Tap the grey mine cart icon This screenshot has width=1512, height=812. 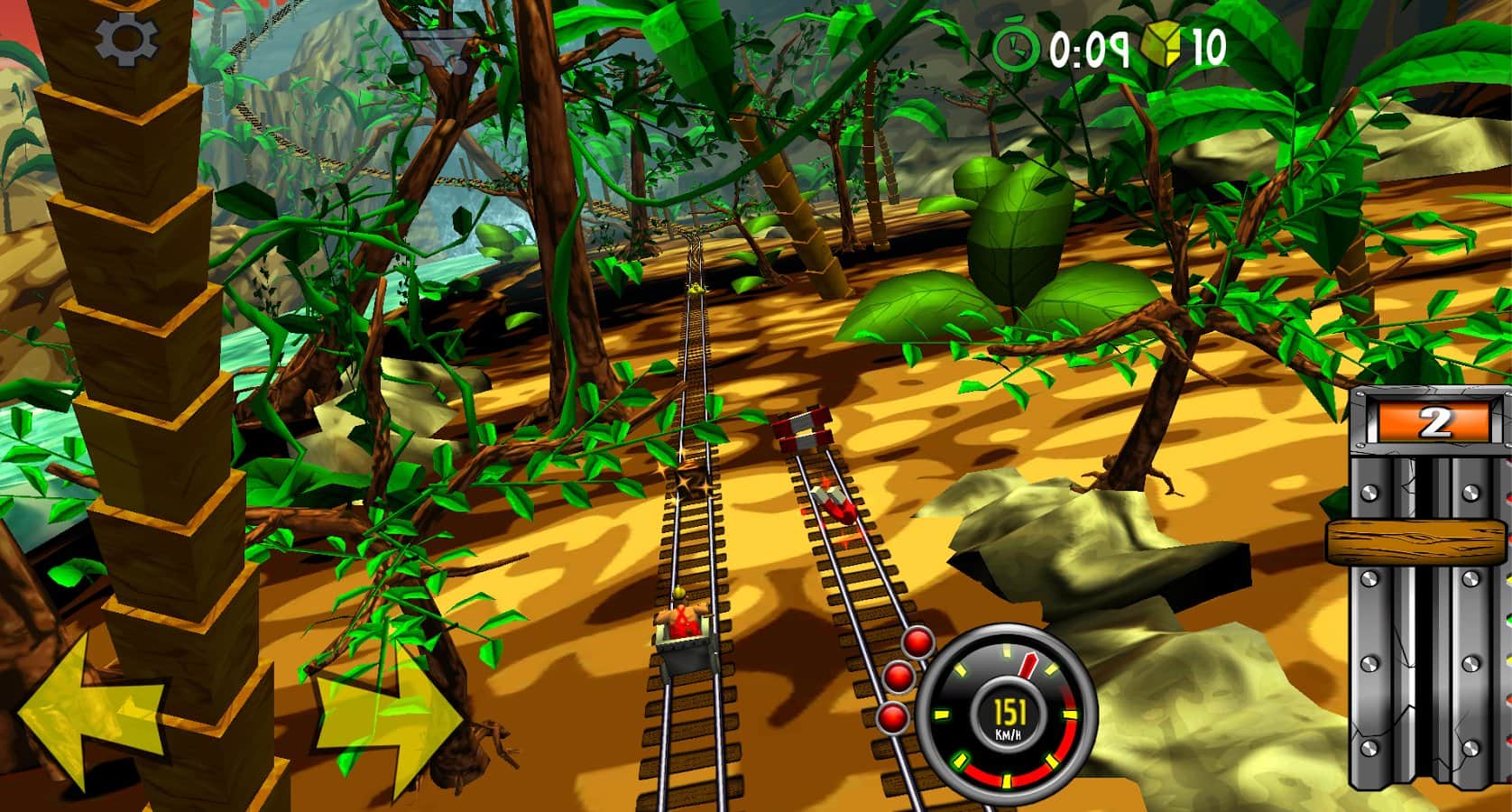point(436,51)
